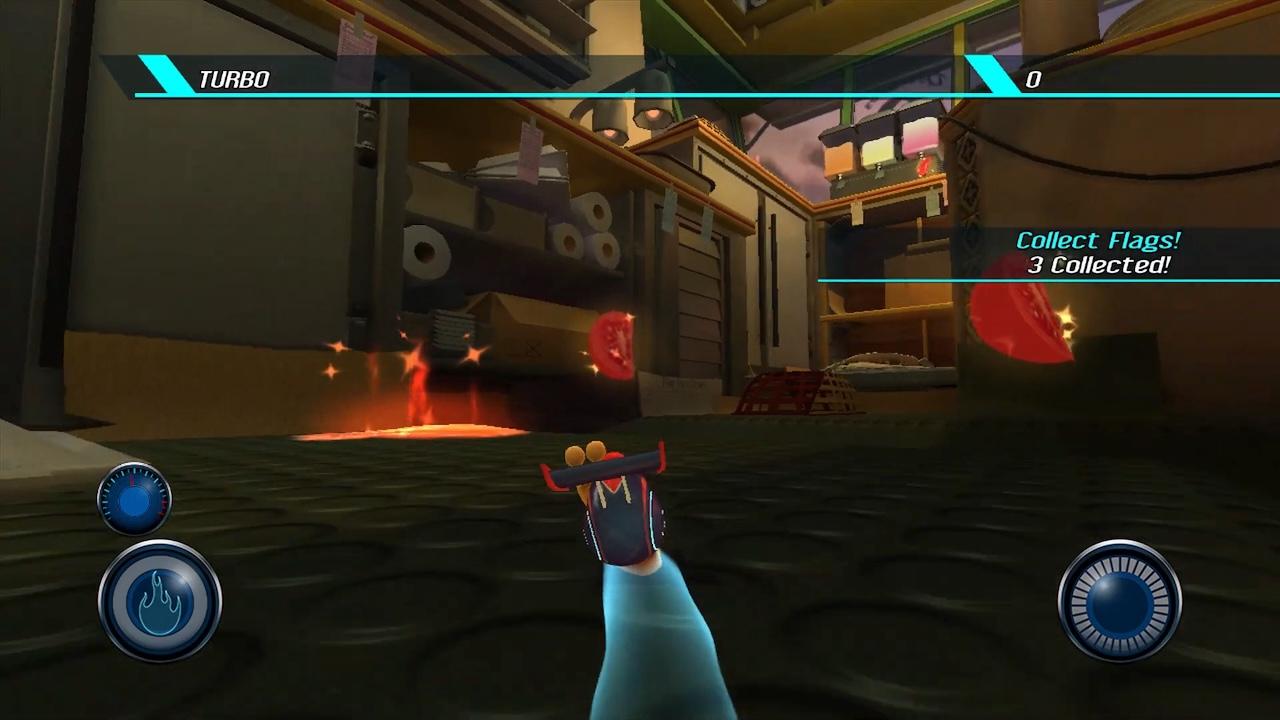
Task: Click Turbo's yellow eye stalks
Action: pos(584,455)
